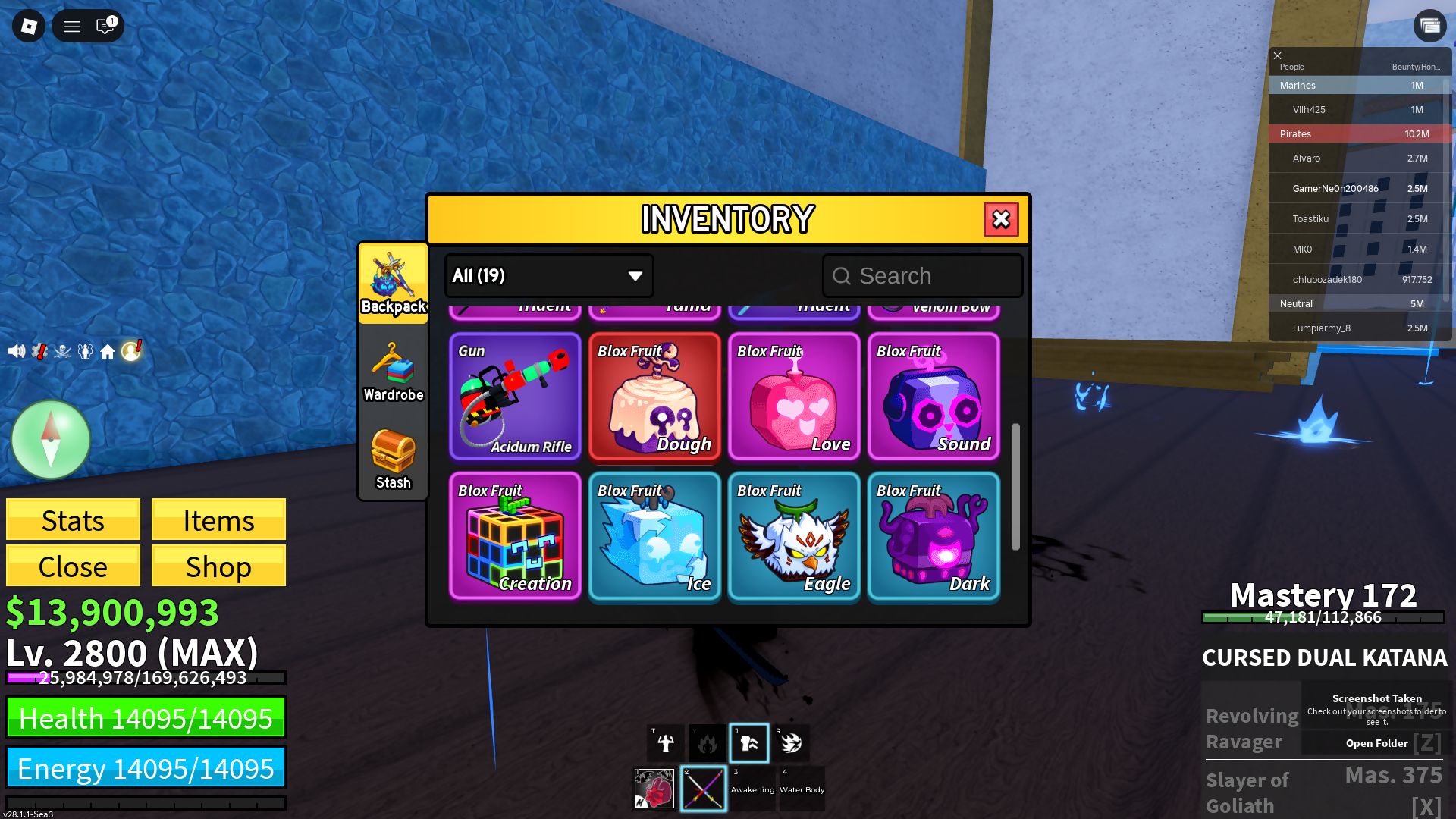Select the Eagle Blox Fruit
Screen dimensions: 1456x819
[794, 535]
